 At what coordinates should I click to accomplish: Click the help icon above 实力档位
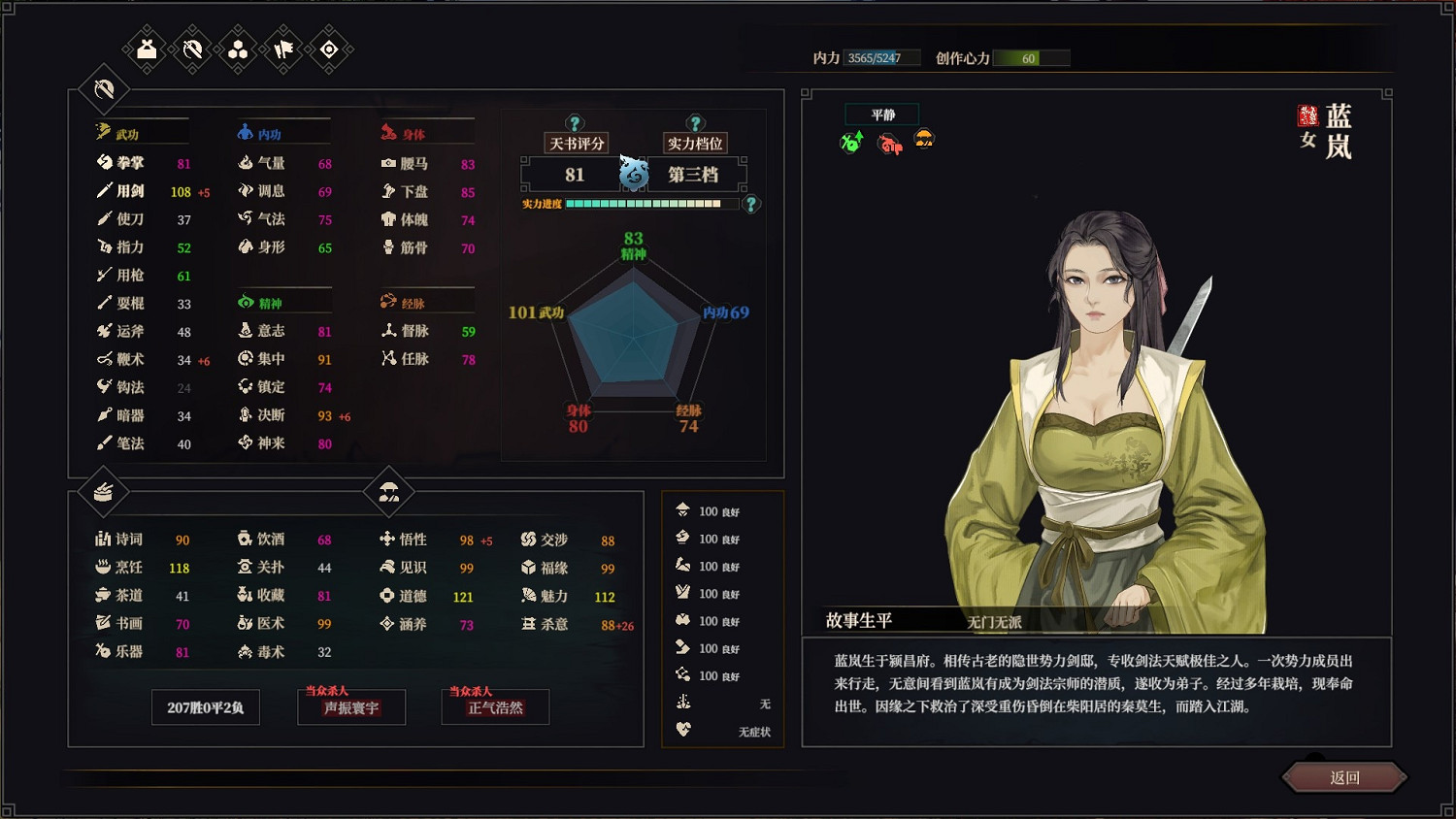(x=694, y=121)
